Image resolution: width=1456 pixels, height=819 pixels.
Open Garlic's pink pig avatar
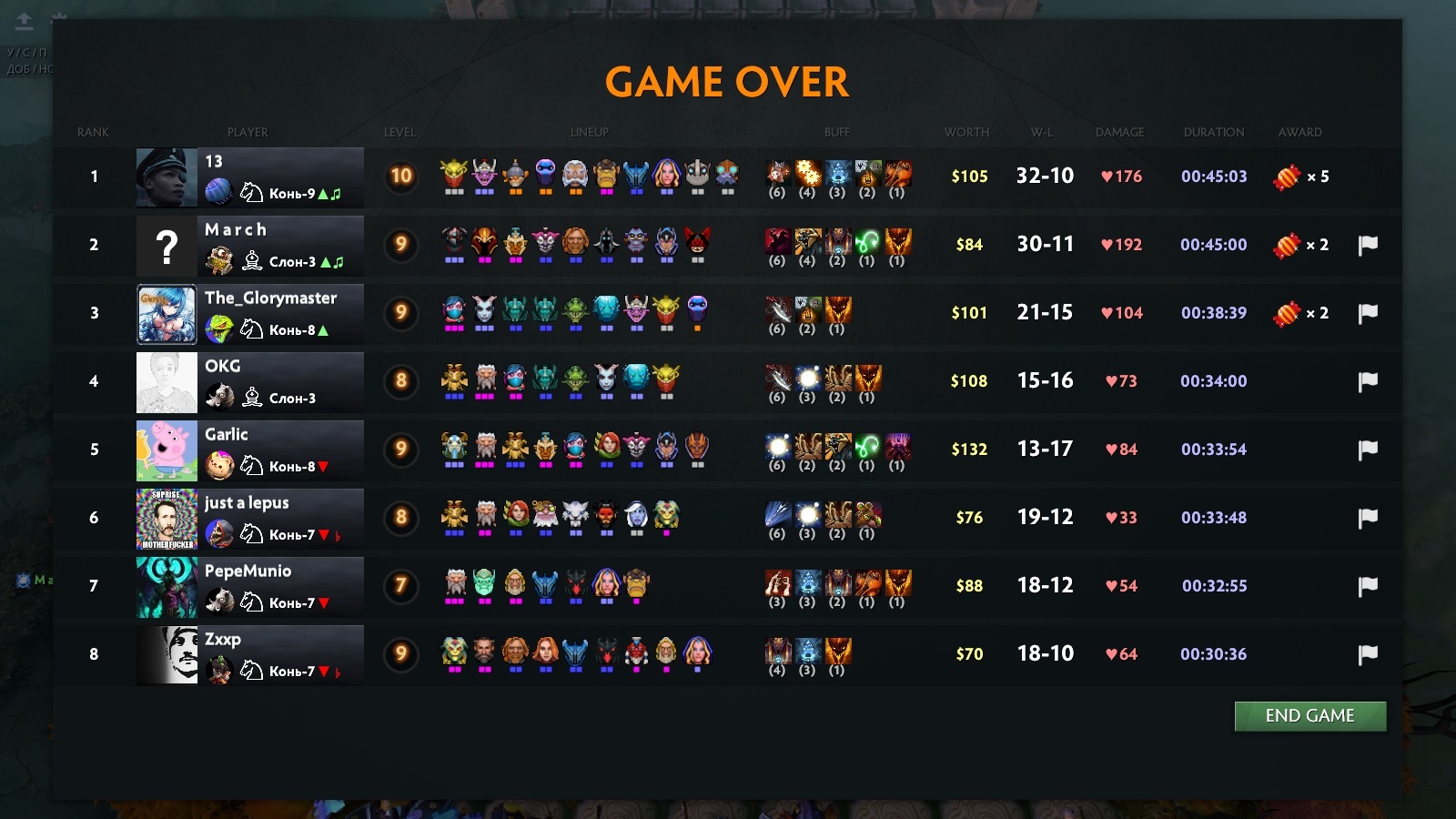[167, 450]
